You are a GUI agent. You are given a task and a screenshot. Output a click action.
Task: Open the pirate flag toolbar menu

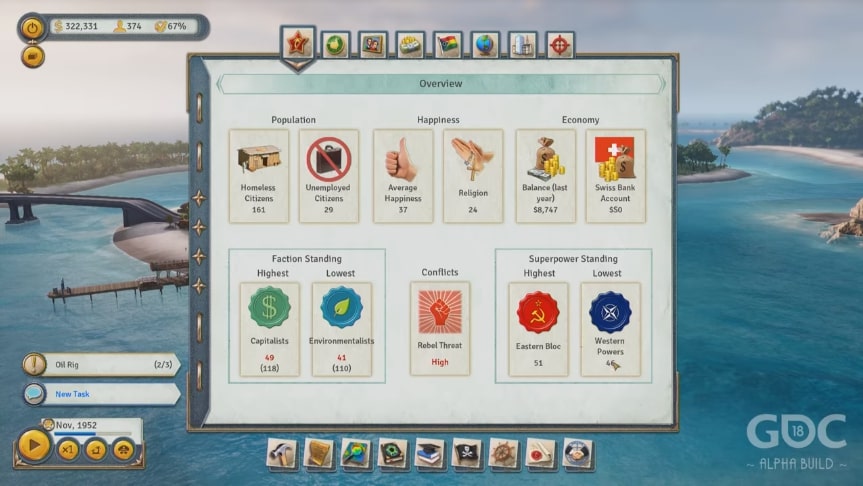(x=466, y=453)
